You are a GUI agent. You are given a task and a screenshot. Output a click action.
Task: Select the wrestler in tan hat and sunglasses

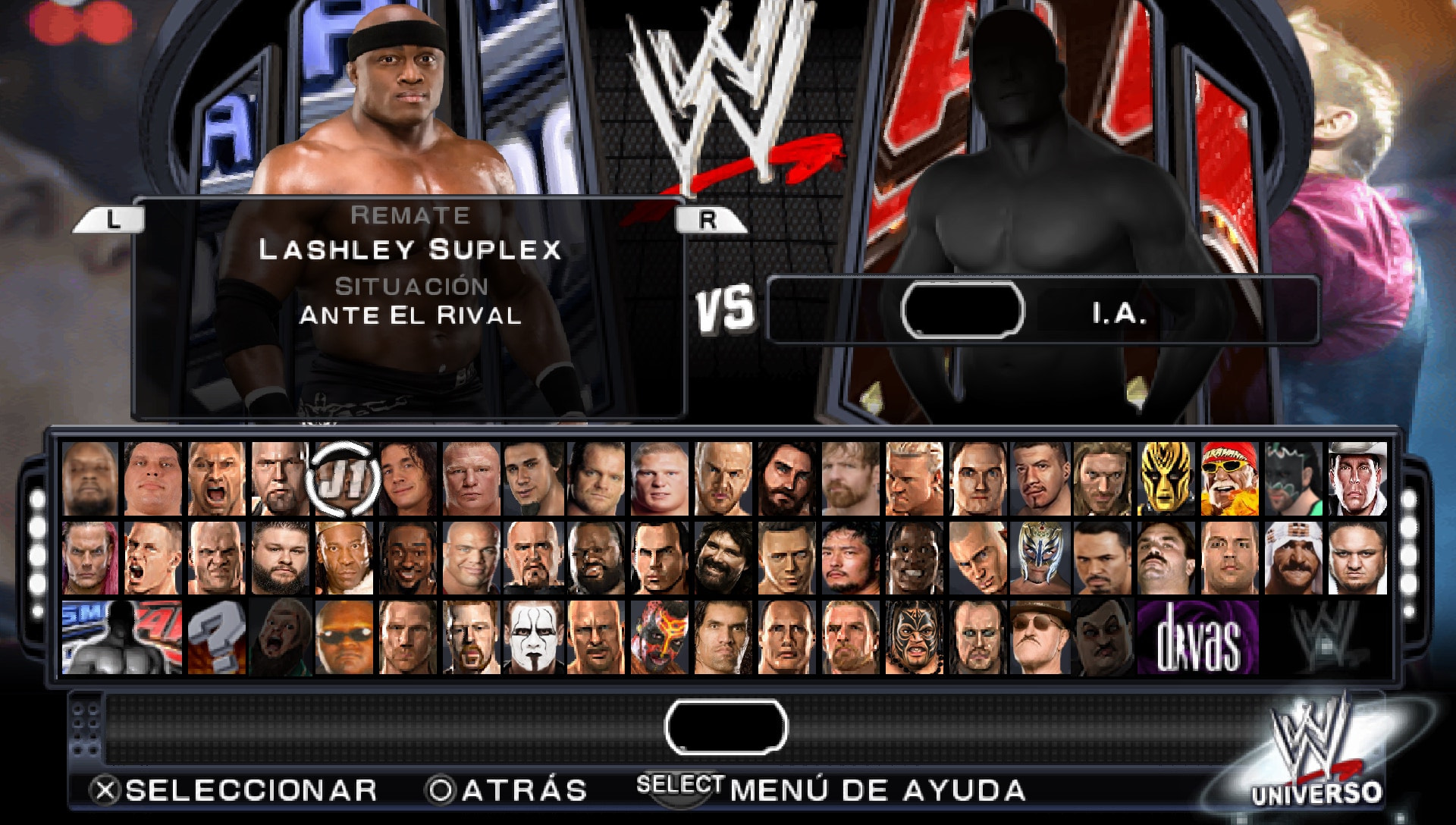(1040, 638)
